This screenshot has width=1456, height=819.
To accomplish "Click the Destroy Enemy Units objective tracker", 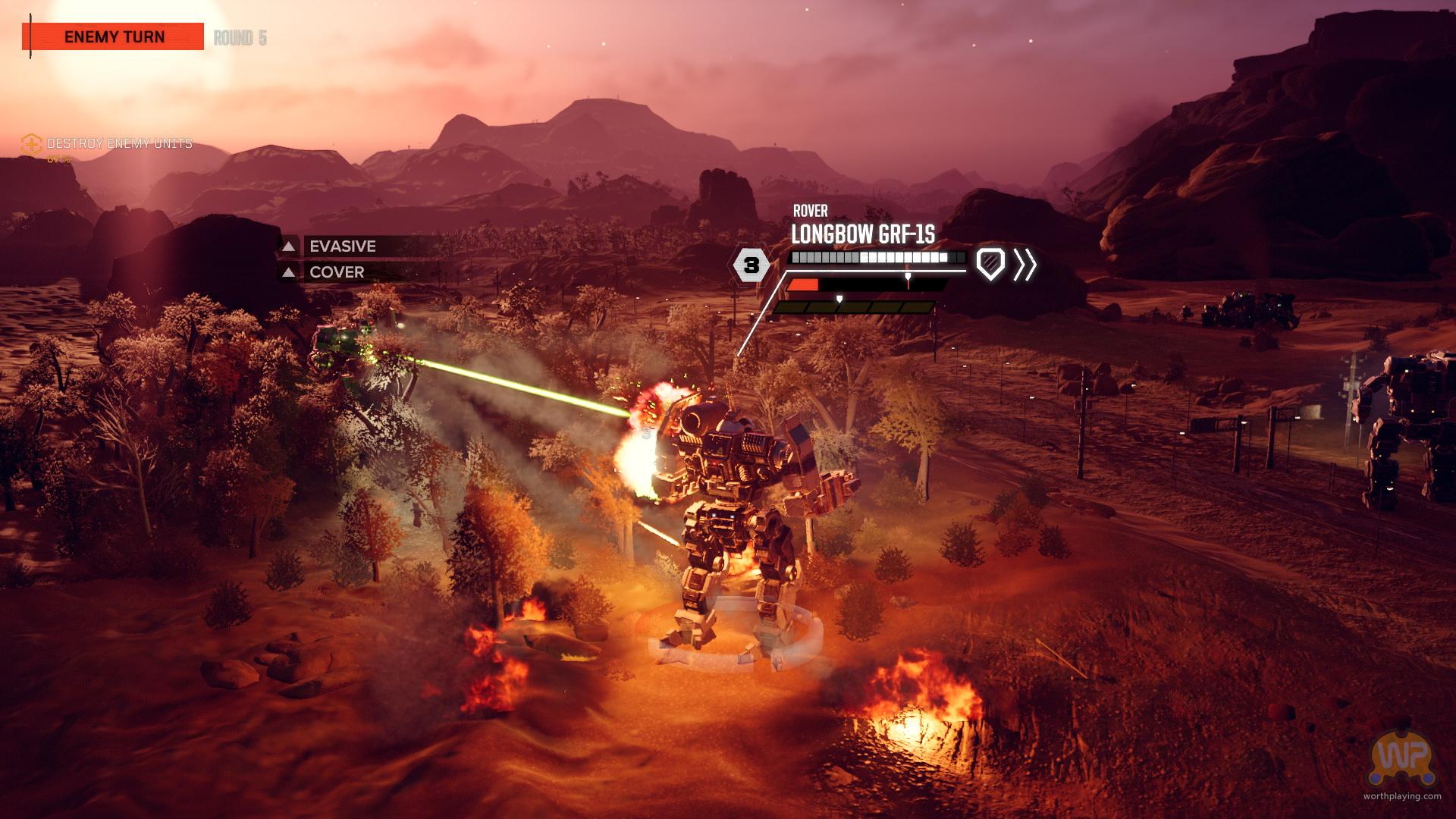I will pyautogui.click(x=119, y=143).
